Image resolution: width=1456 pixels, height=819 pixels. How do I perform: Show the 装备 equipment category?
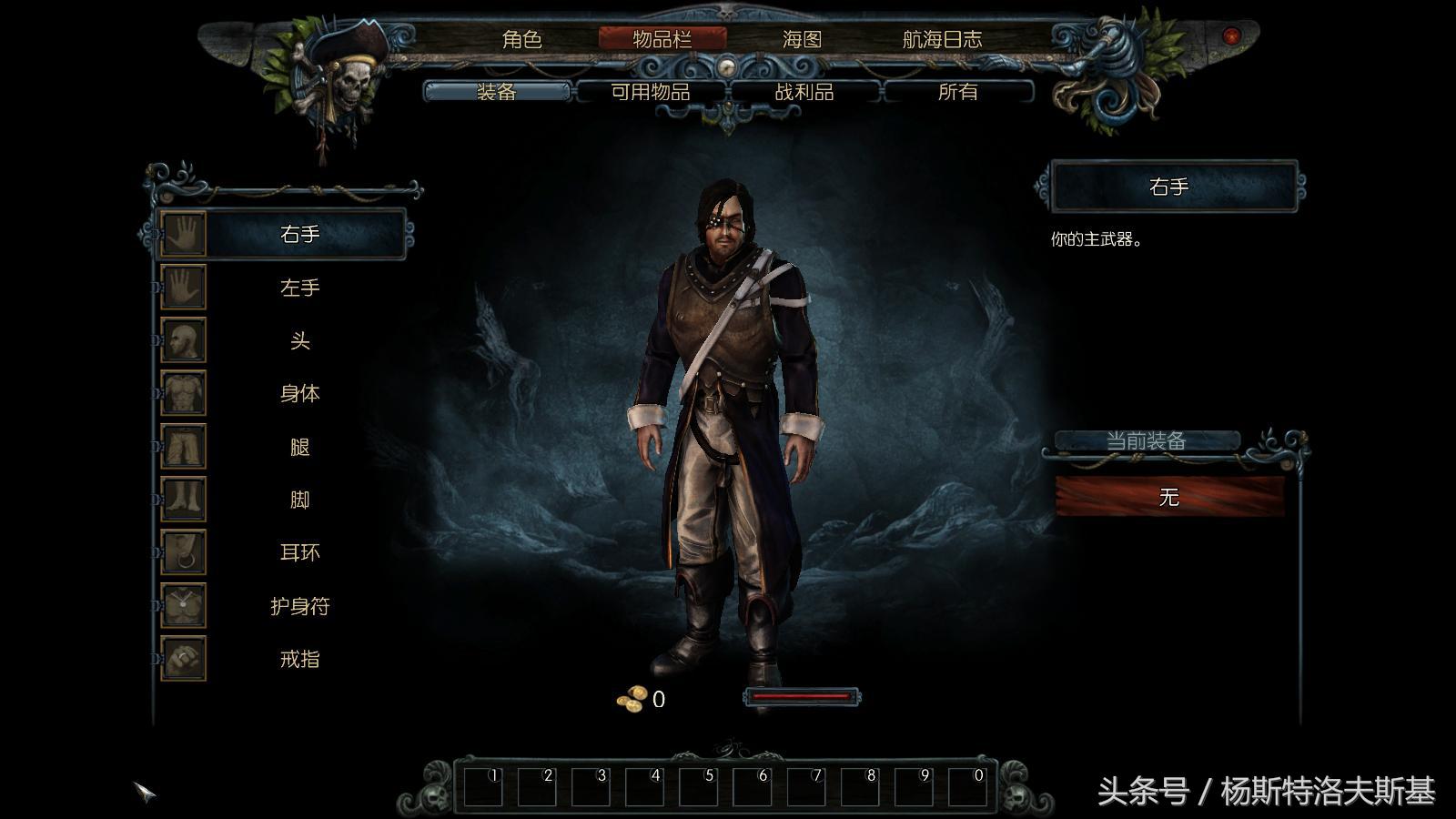coord(497,92)
